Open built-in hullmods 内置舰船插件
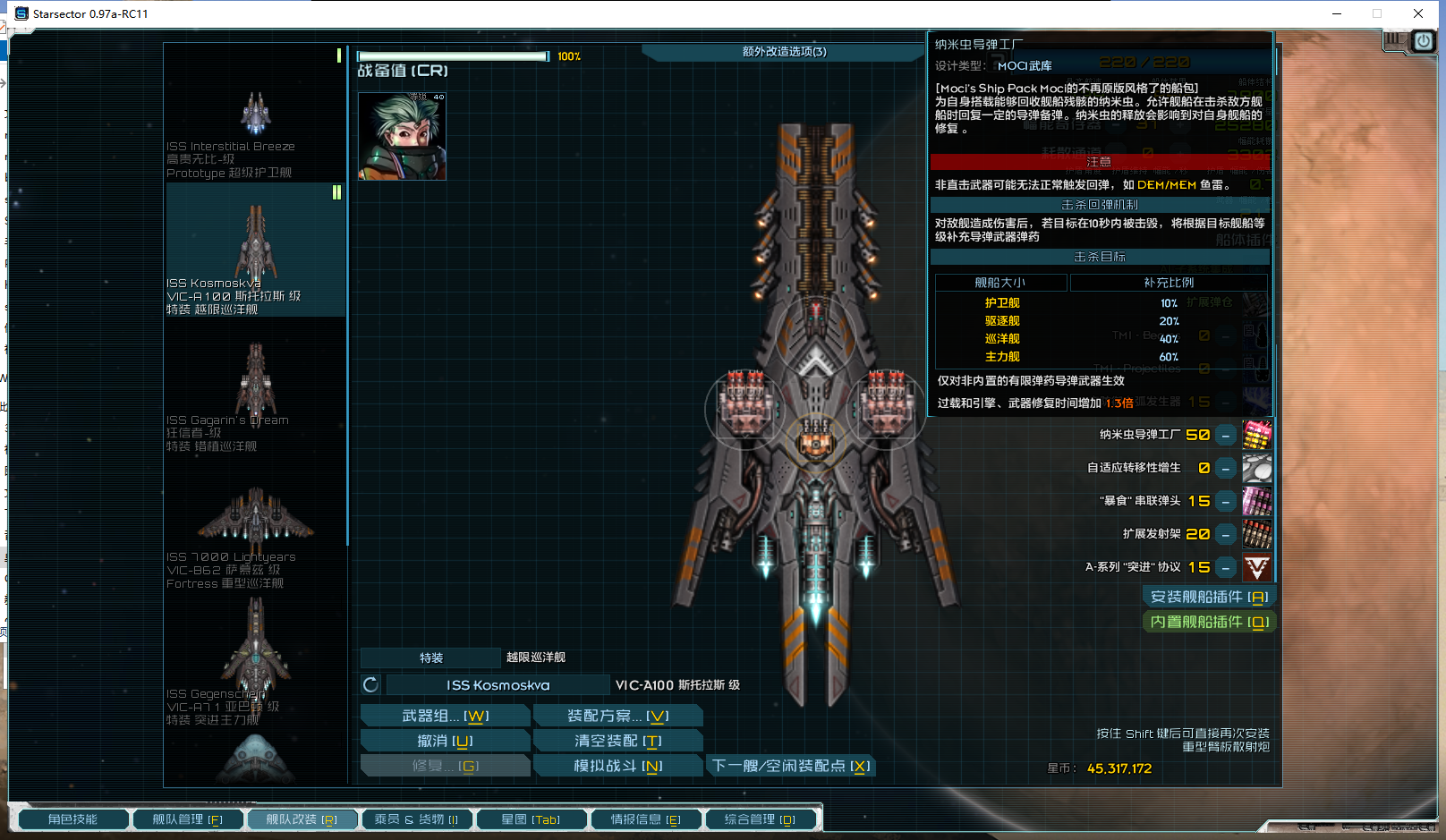The height and width of the screenshot is (840, 1446). click(1208, 622)
